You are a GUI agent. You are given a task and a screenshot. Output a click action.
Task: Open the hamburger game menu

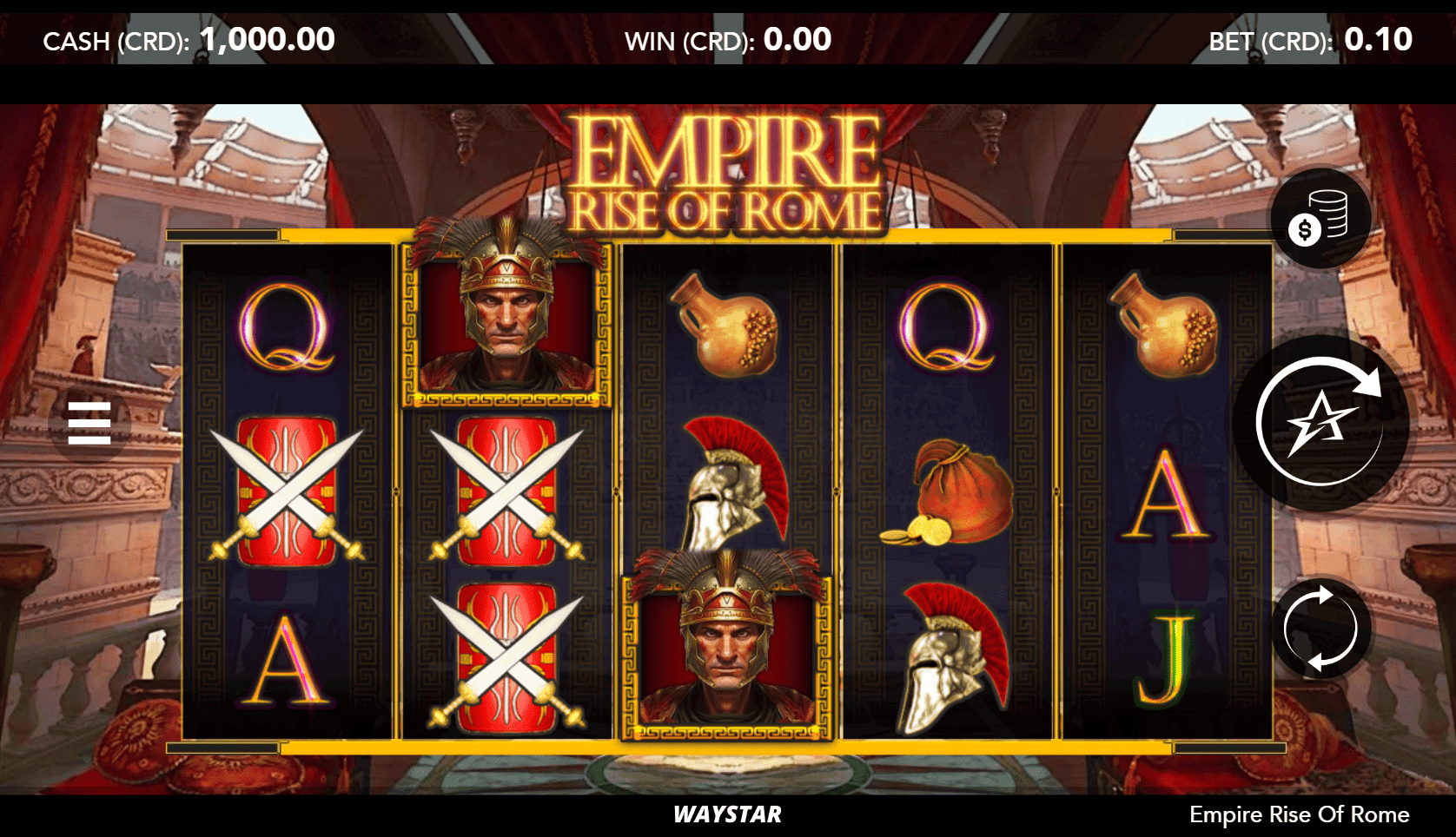click(89, 423)
